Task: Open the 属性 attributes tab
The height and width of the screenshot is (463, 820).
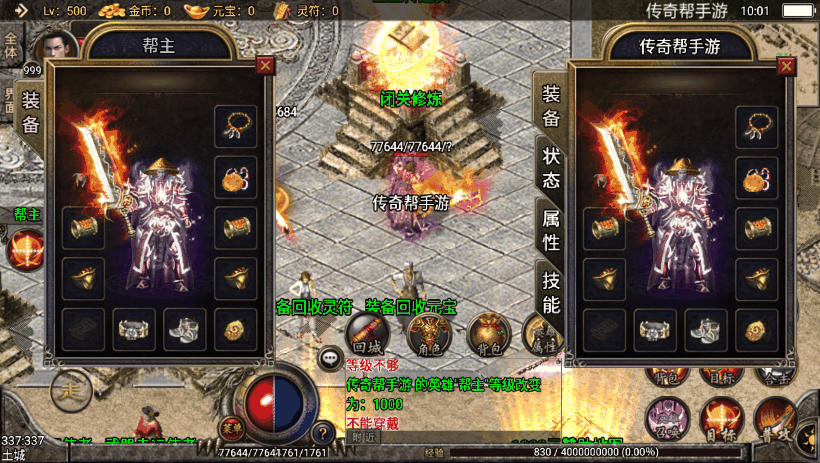Action: point(552,229)
